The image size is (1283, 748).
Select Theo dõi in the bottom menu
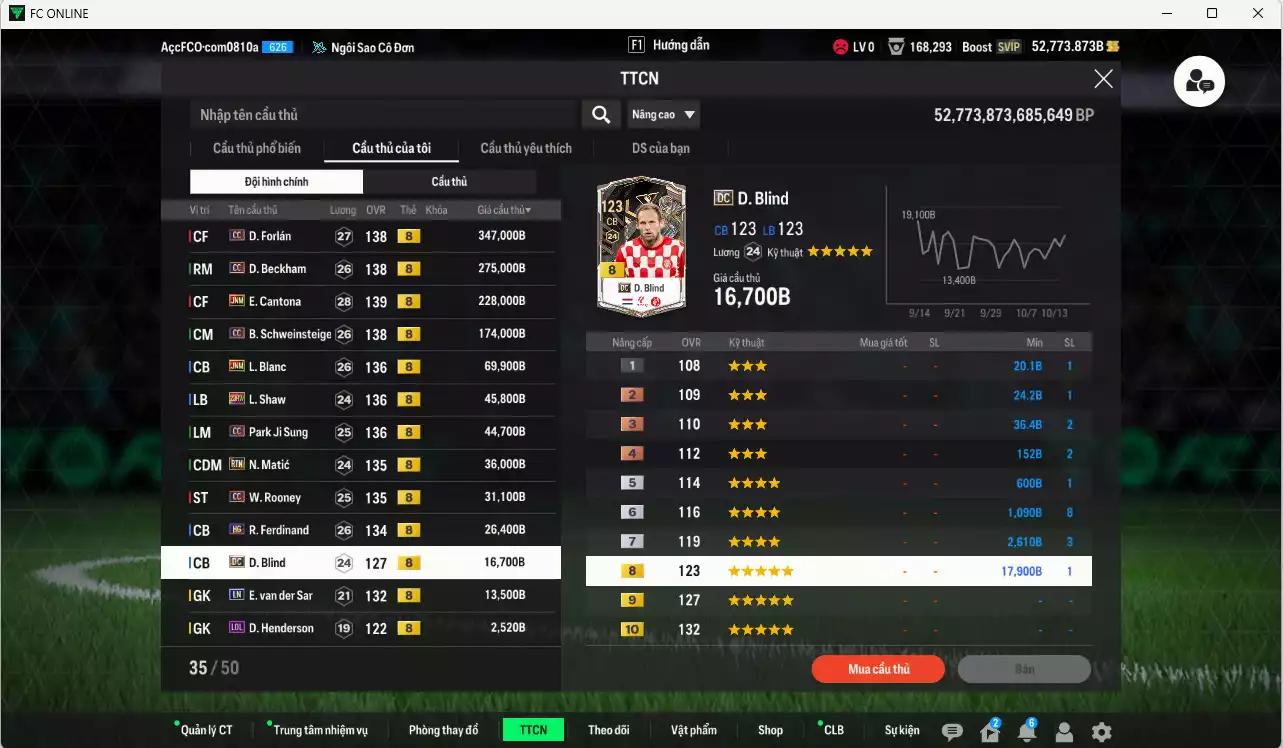[609, 729]
